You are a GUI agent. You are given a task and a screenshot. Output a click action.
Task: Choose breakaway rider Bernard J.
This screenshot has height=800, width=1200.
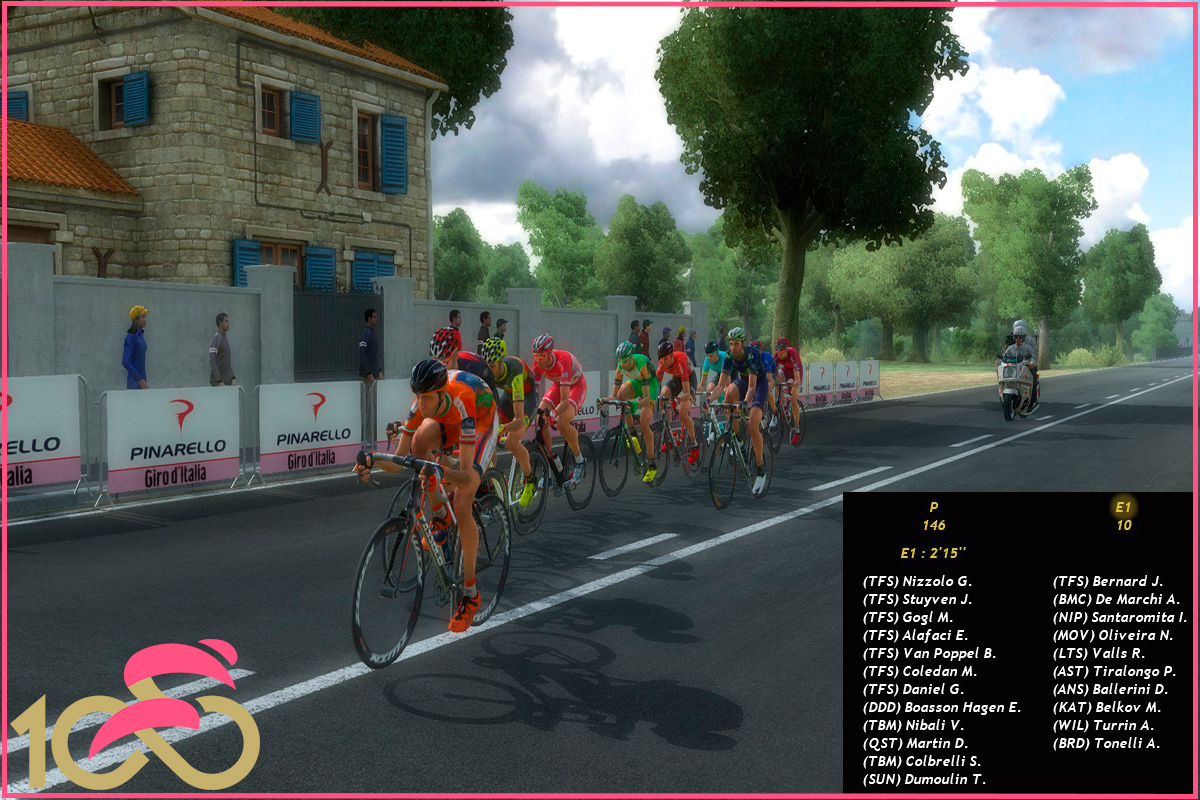tap(1108, 581)
